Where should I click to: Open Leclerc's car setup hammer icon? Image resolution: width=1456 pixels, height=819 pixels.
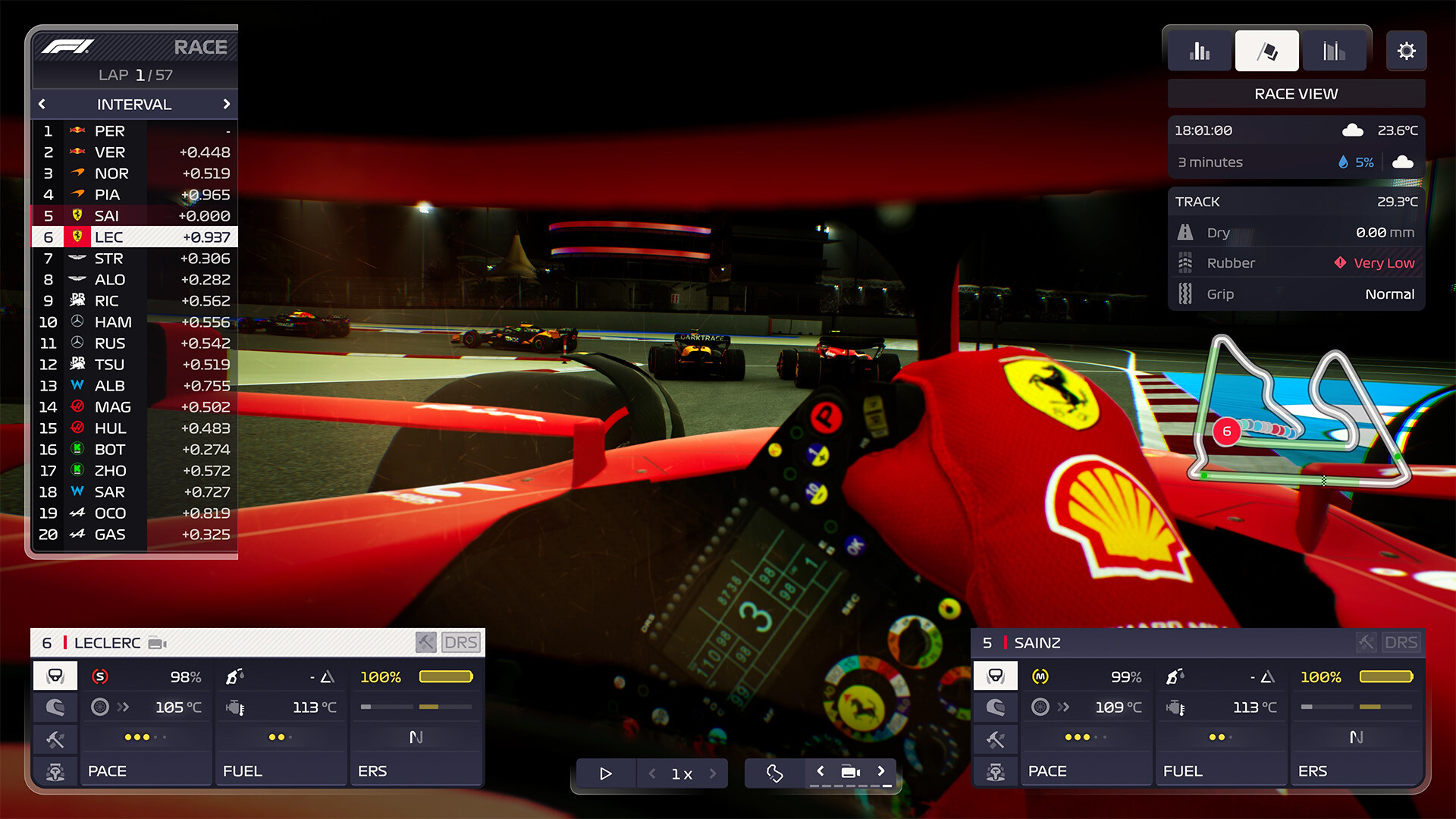point(55,739)
